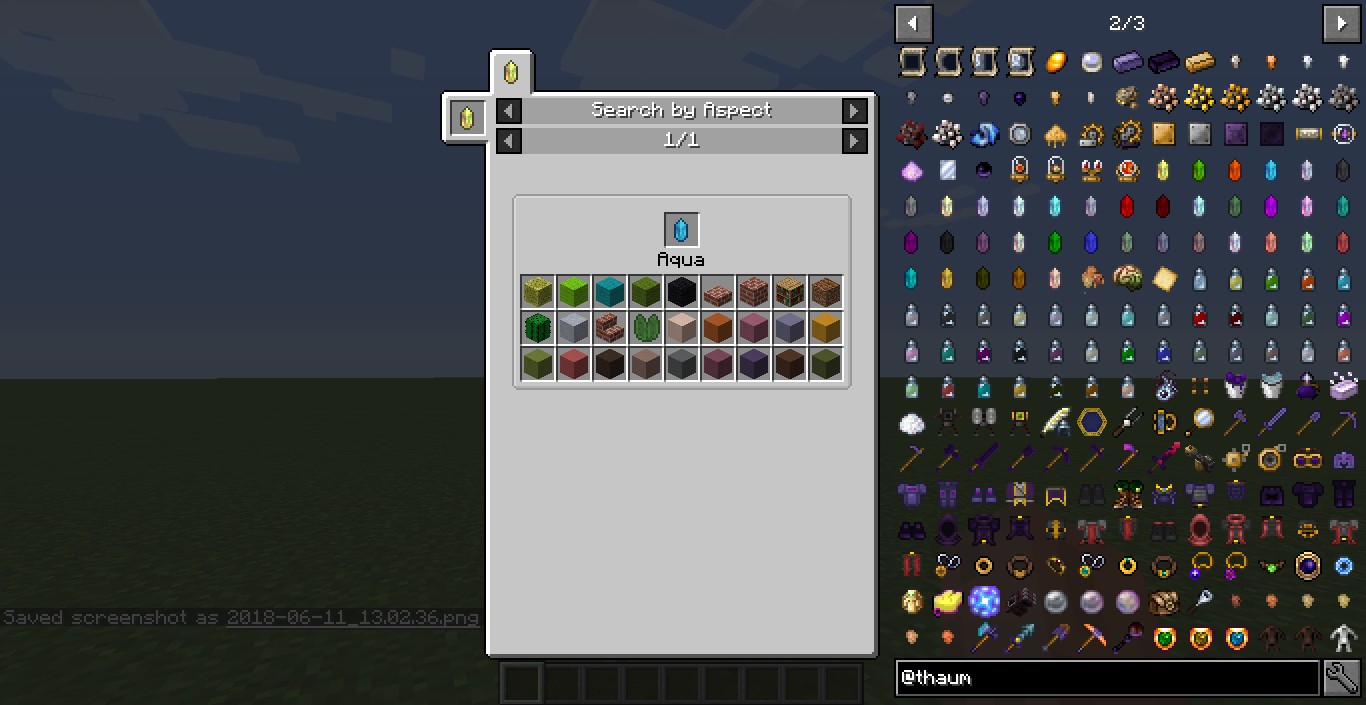
Task: Select the cyan block in the Aqua grid
Action: [610, 292]
